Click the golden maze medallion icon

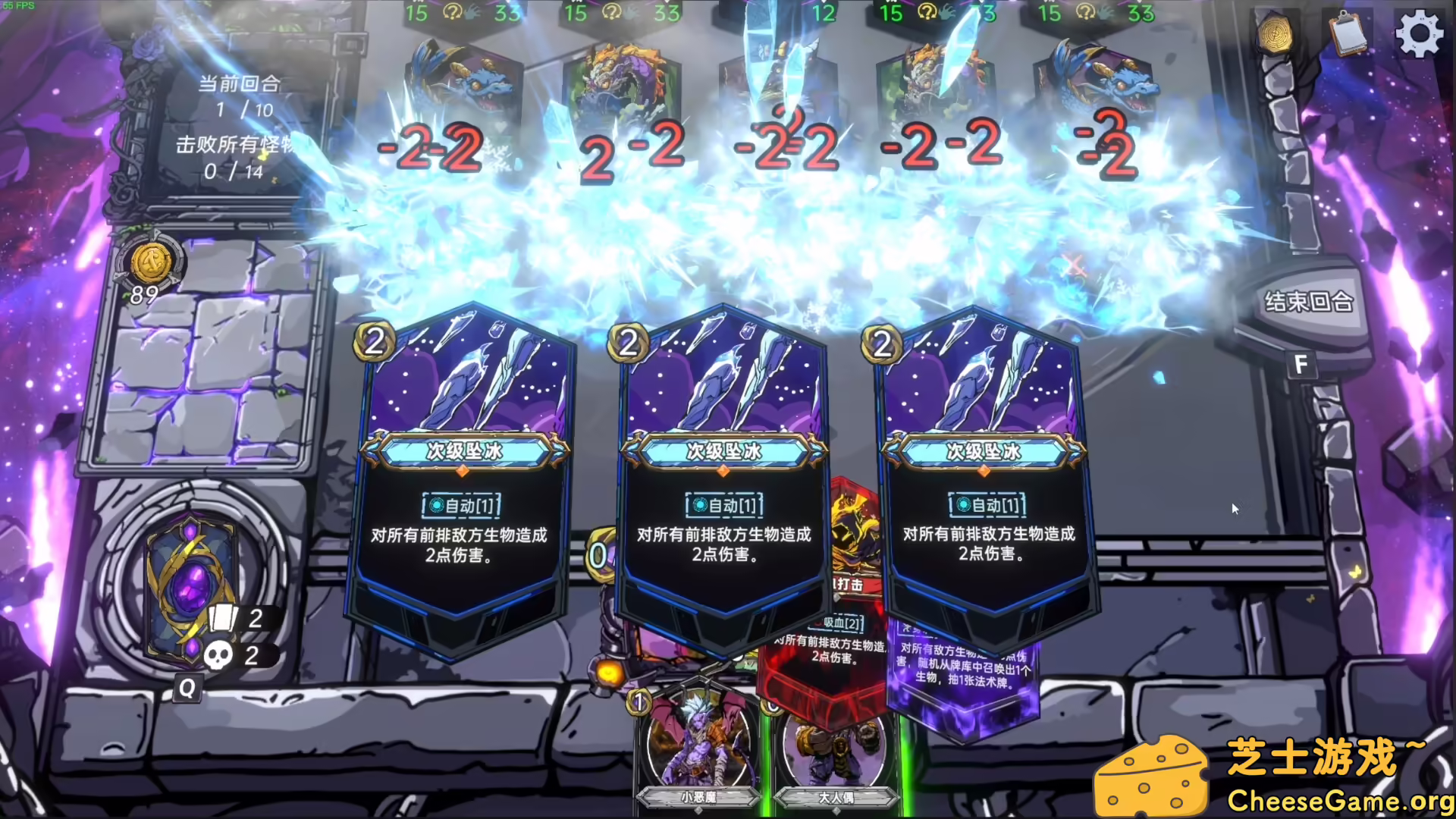pos(1277,33)
